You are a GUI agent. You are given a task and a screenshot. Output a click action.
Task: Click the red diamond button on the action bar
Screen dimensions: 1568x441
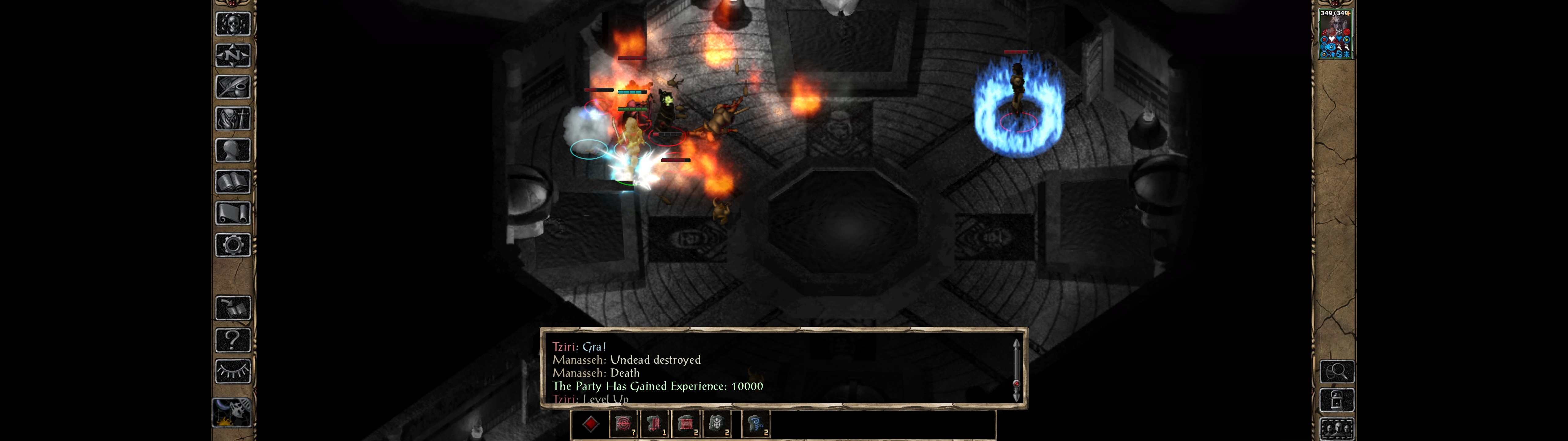(590, 424)
